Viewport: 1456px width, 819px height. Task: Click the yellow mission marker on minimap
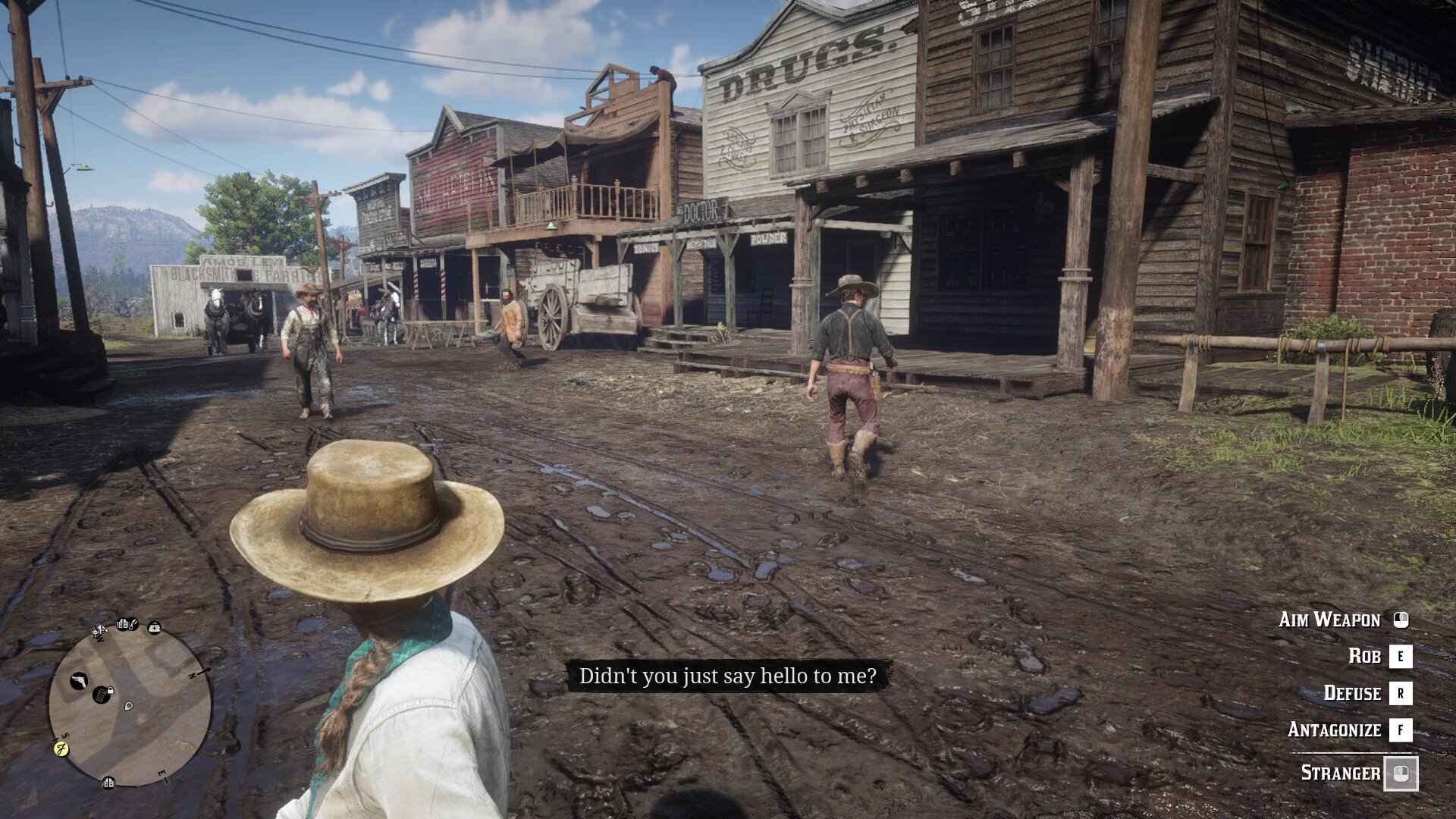click(x=61, y=748)
